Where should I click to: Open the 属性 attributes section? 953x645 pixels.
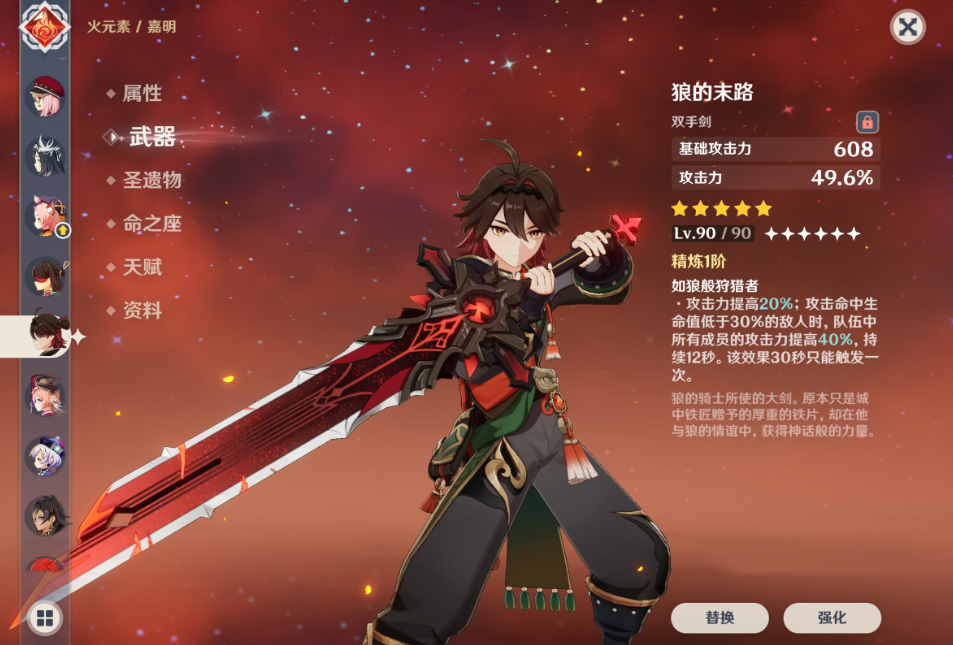[x=142, y=94]
